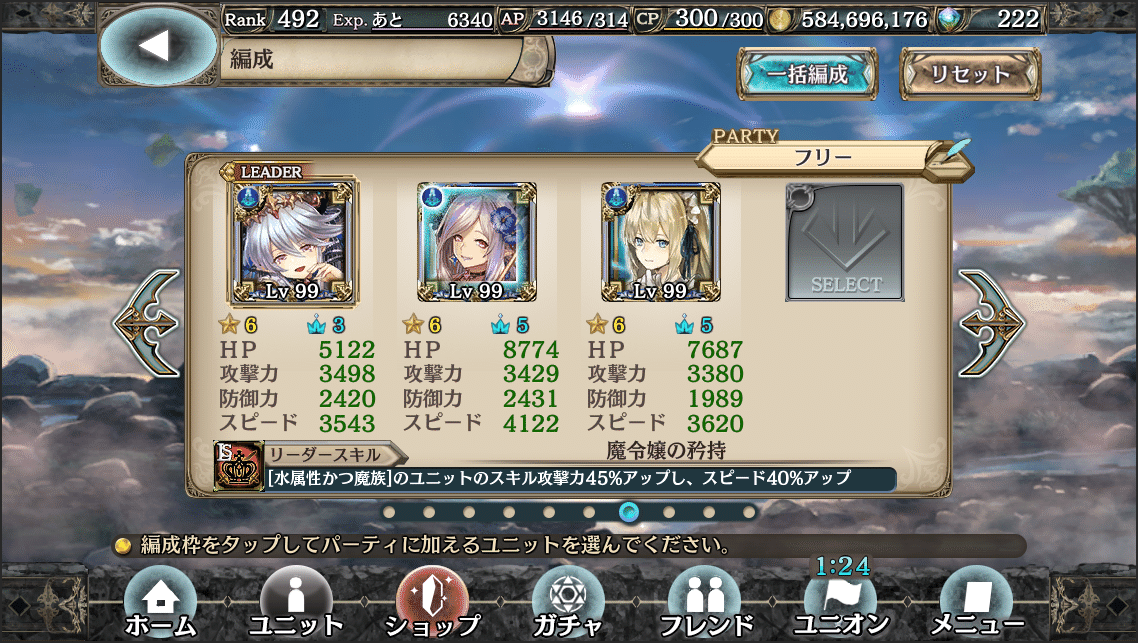Open the ホーム home menu
Viewport: 1138px width, 643px height.
pos(160,602)
